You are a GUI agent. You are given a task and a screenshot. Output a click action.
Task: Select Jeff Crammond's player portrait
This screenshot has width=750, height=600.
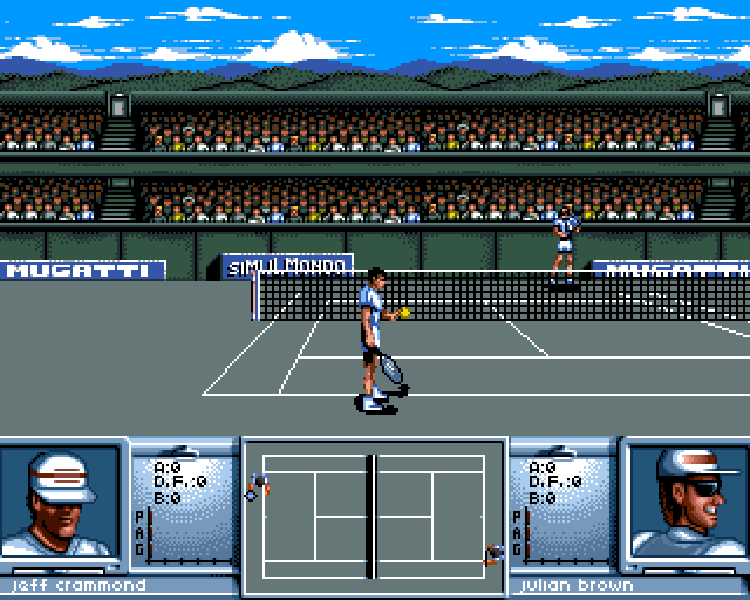point(62,505)
